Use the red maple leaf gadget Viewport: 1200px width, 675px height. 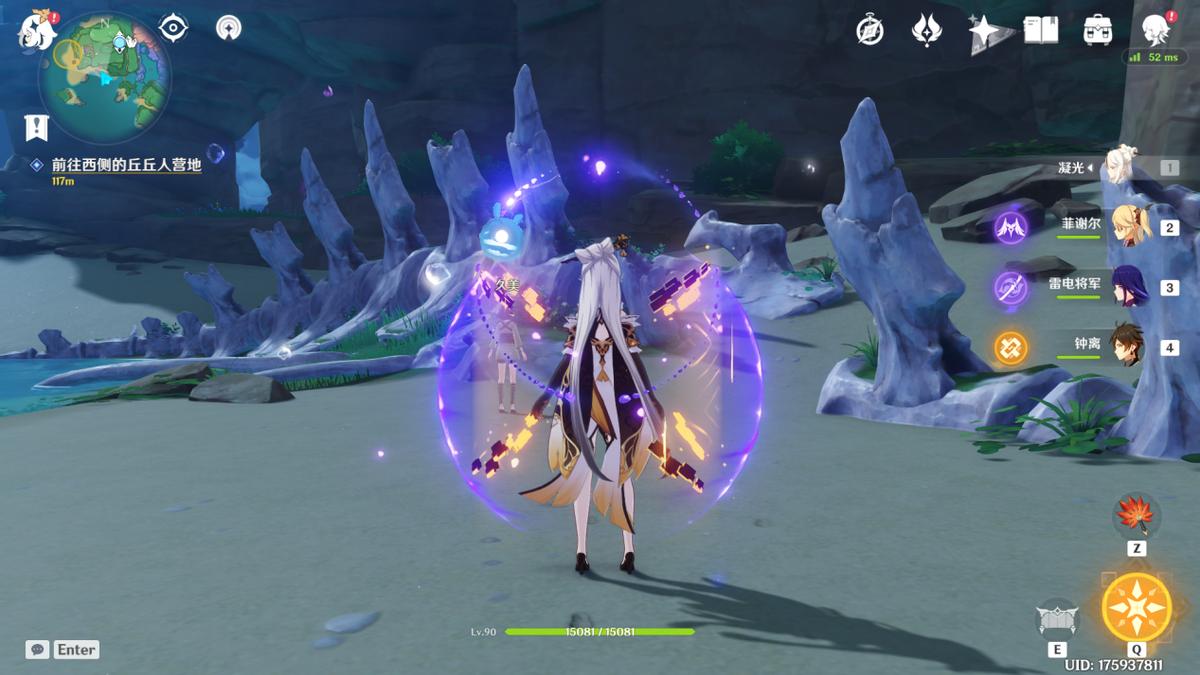coord(1136,516)
